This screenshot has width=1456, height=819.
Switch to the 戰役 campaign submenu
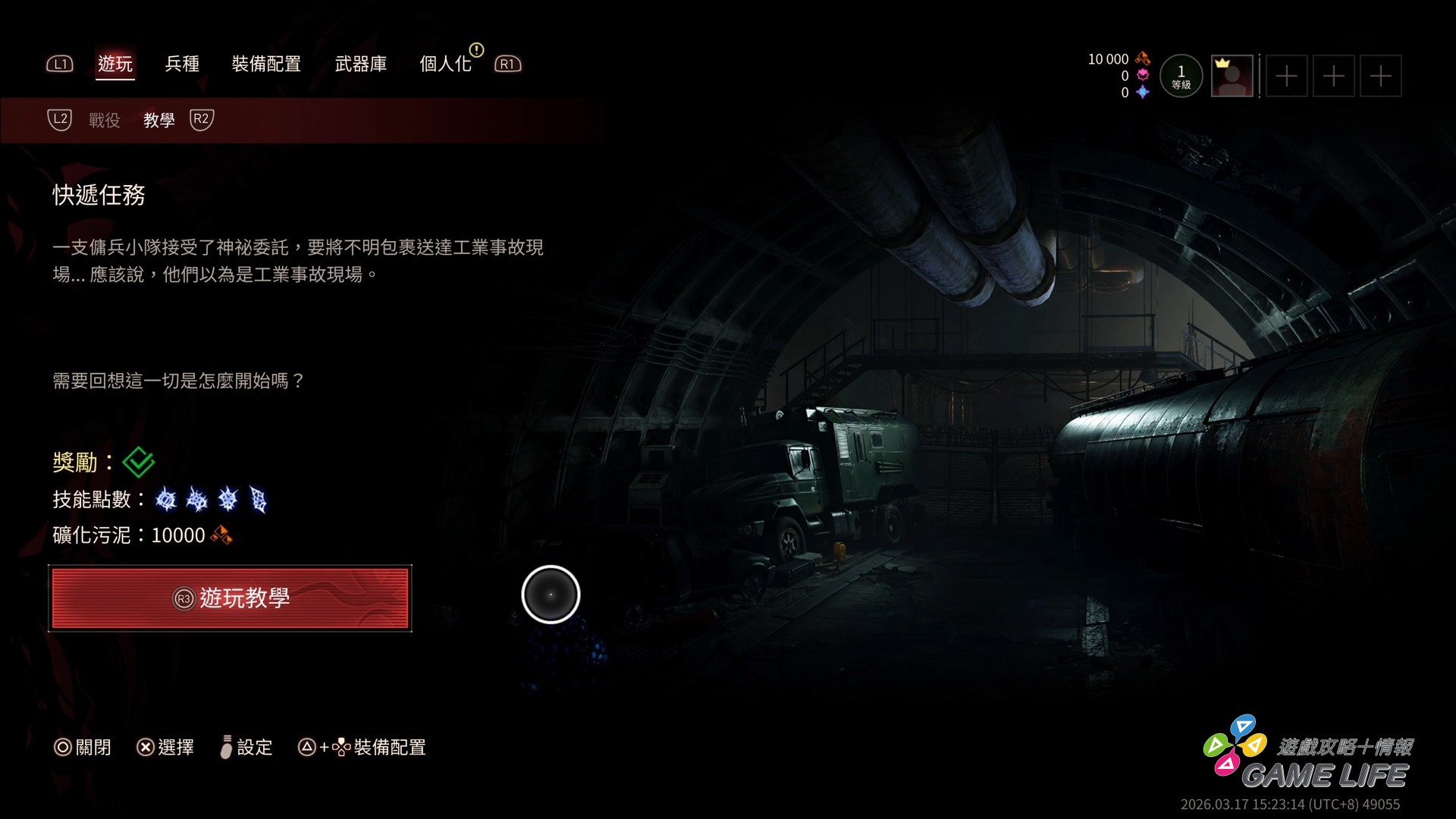coord(103,120)
